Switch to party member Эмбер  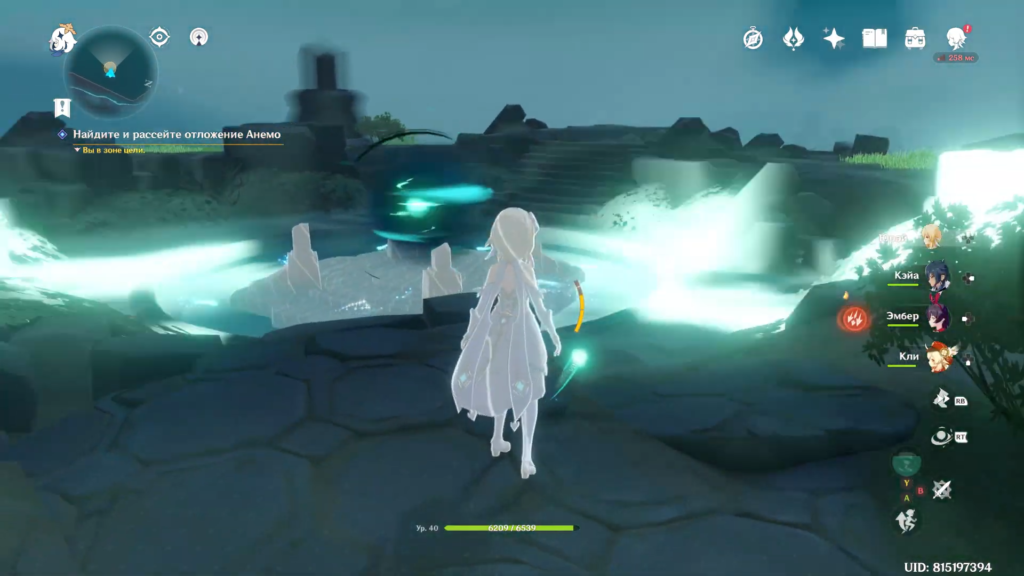click(x=938, y=317)
